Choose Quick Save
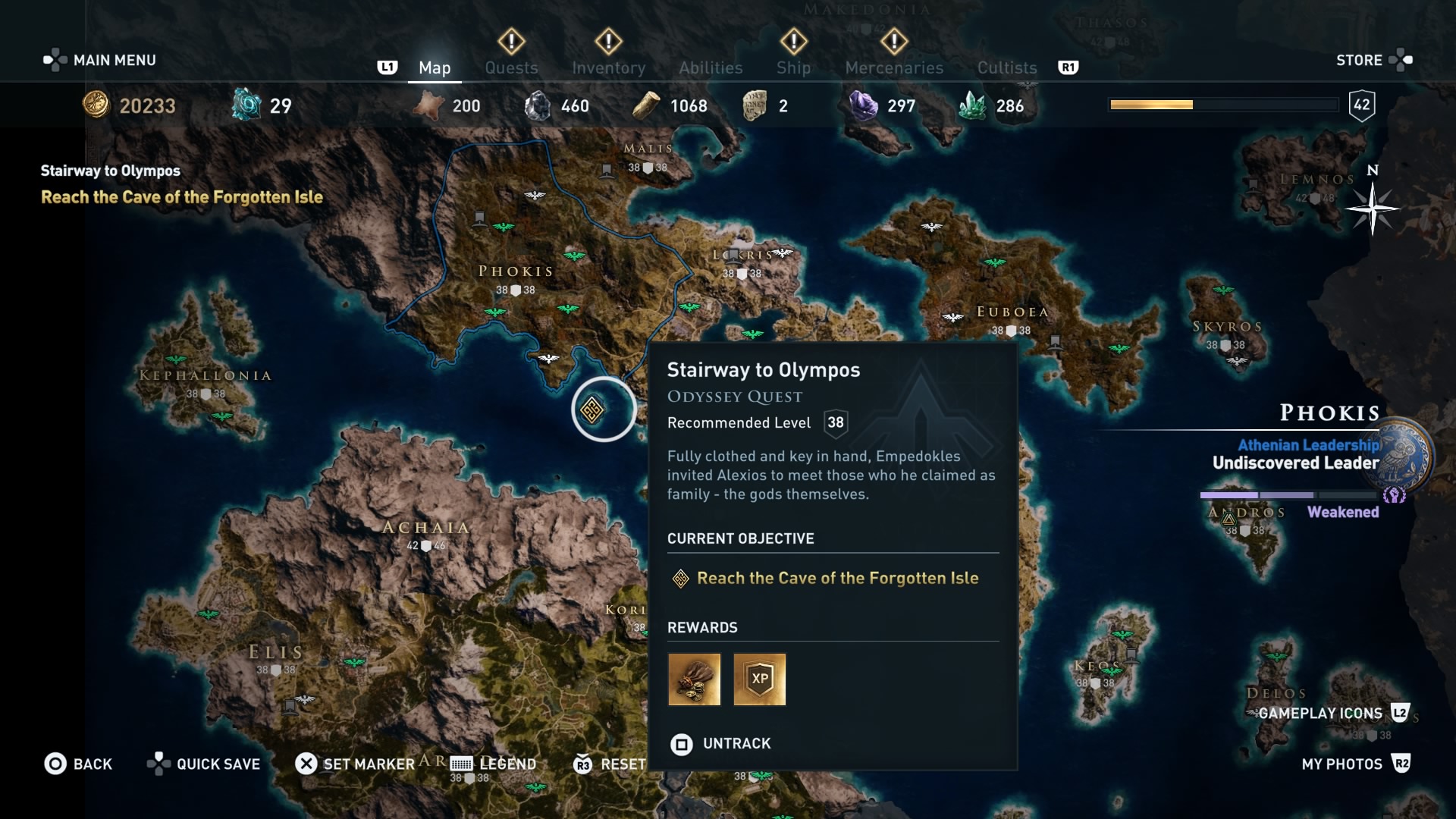The image size is (1456, 819). pyautogui.click(x=204, y=764)
